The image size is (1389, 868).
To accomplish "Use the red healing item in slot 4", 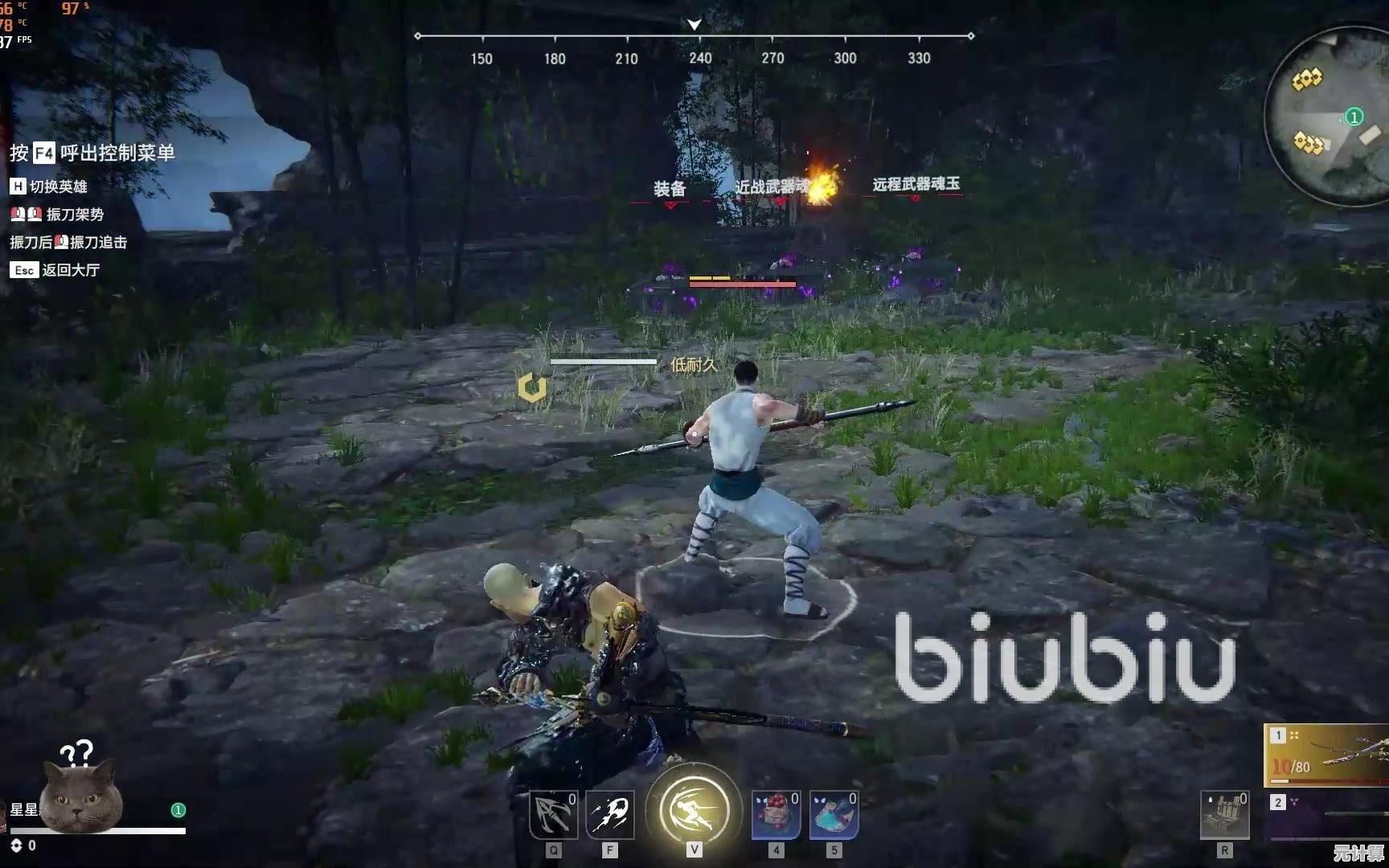I will pyautogui.click(x=776, y=814).
